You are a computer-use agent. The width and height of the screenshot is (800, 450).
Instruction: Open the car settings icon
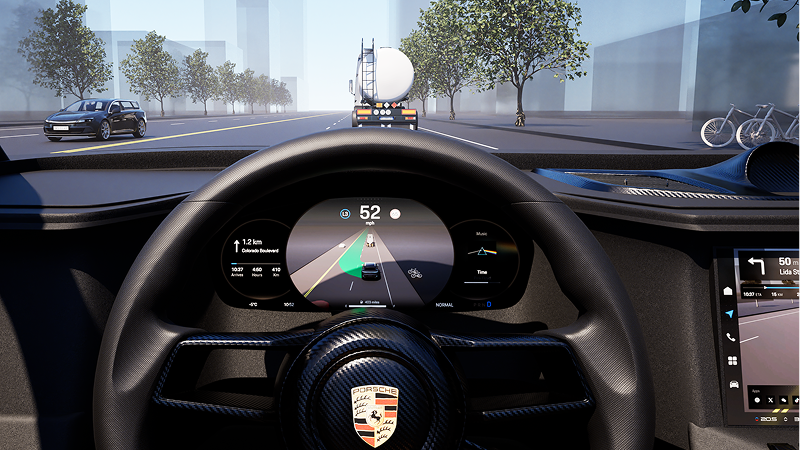pyautogui.click(x=734, y=384)
